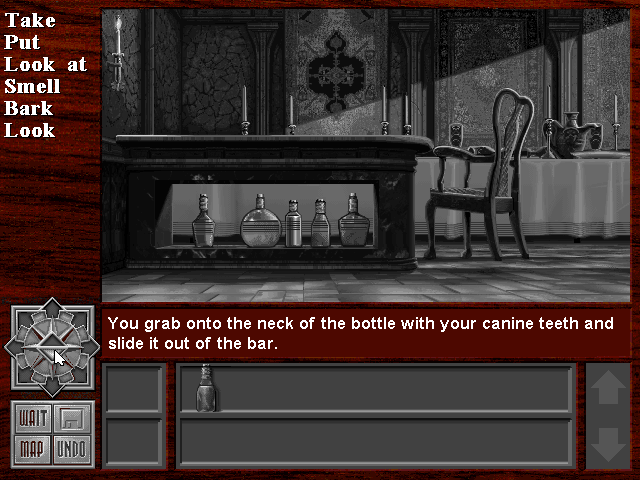The height and width of the screenshot is (480, 640).
Task: Open the save game disk button
Action: [x=72, y=418]
